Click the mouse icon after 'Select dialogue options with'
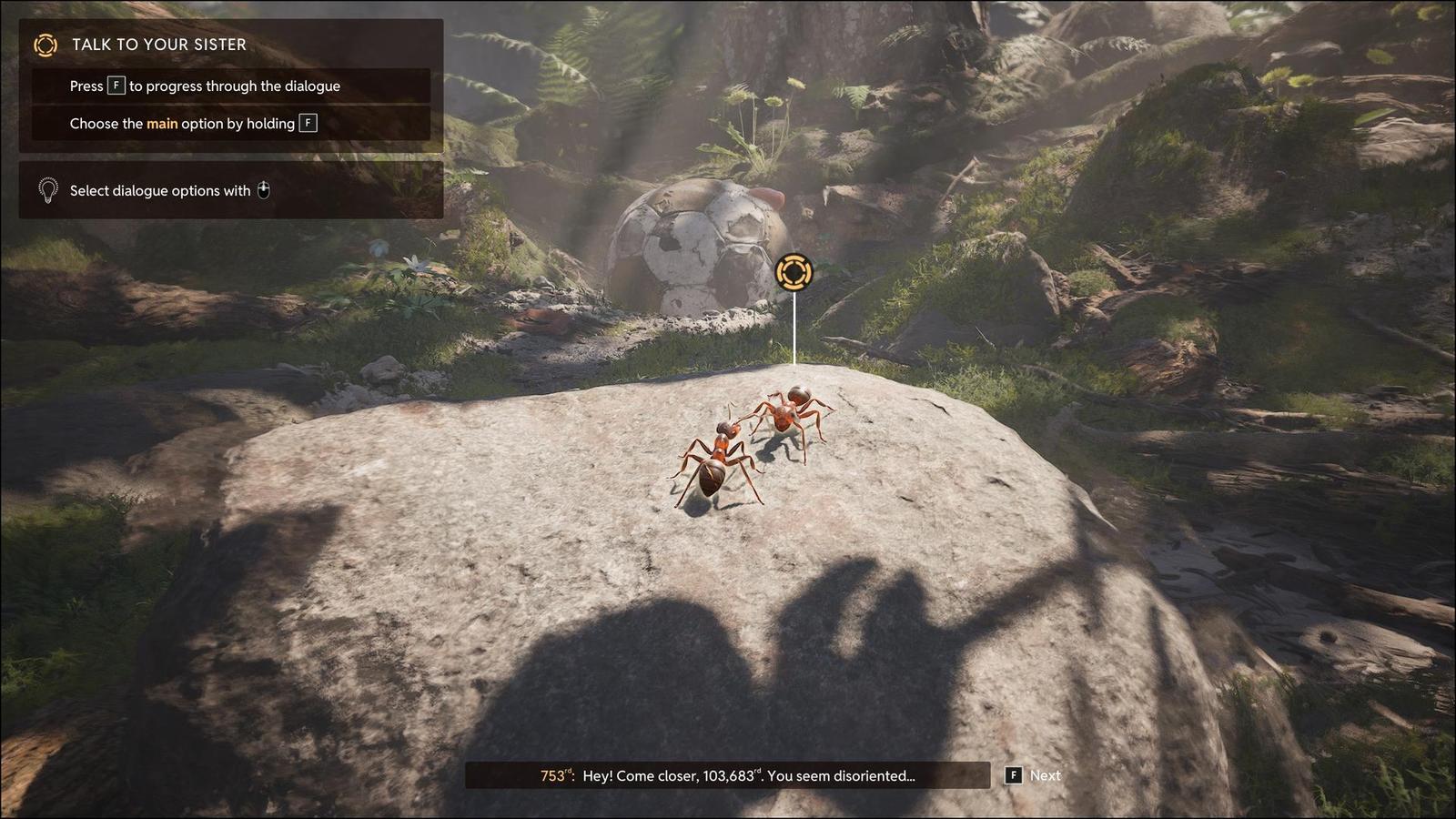Viewport: 1456px width, 819px height. 264,190
